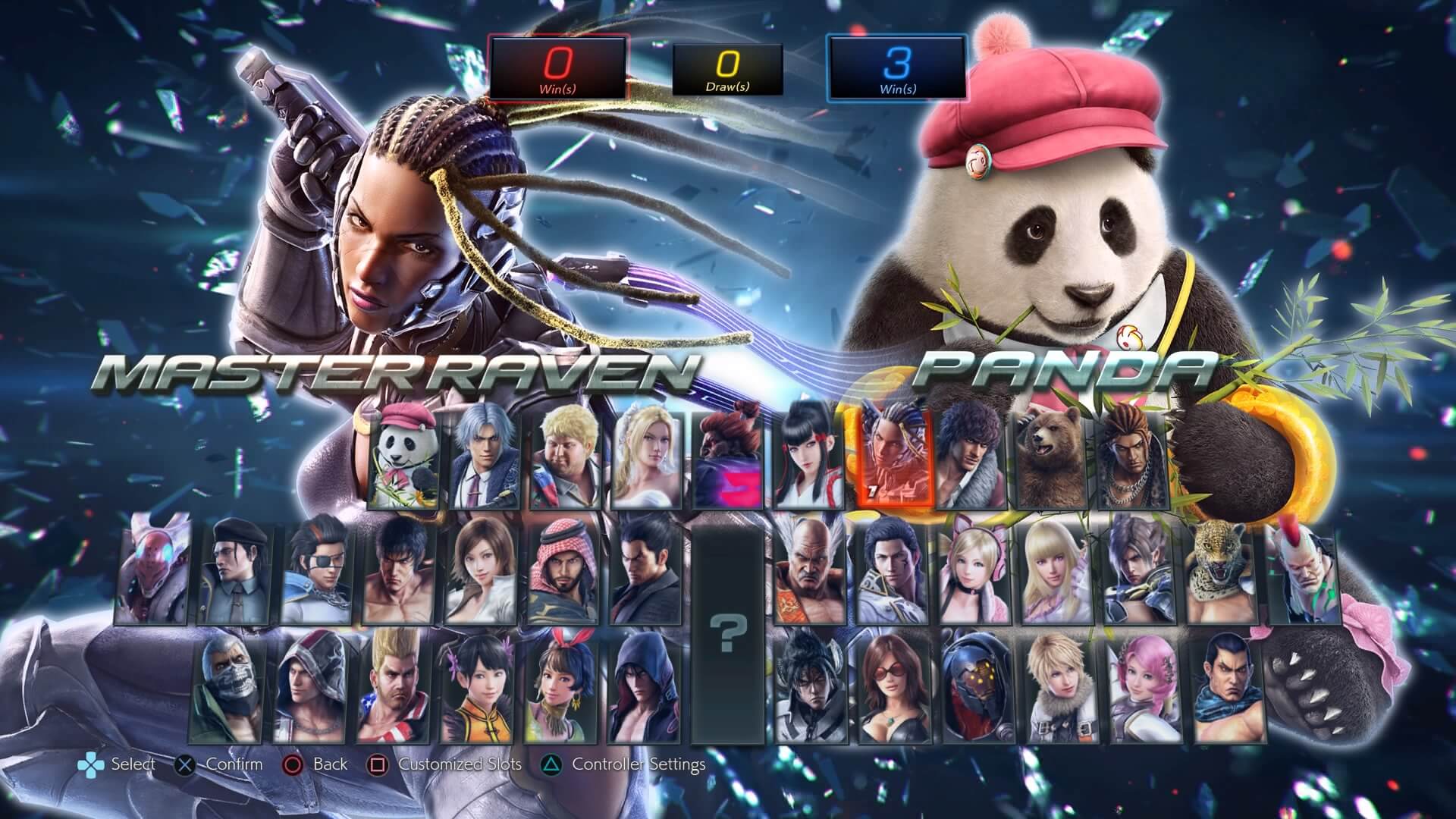Select Kazumi with black hair and red ribbons
Screen dimensions: 1456x819
[x=808, y=457]
